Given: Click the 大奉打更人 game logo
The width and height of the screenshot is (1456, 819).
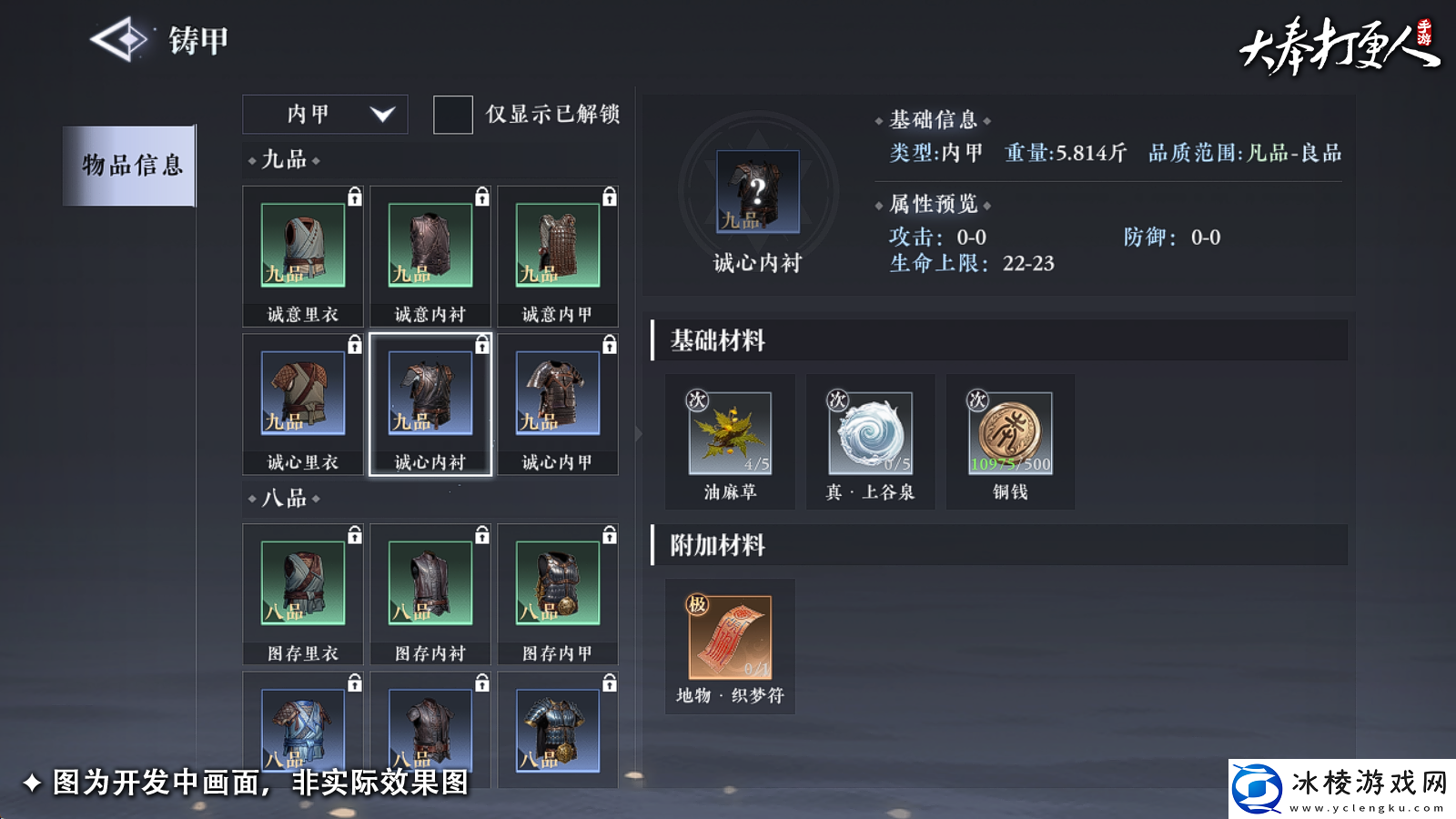Looking at the screenshot, I should pyautogui.click(x=1338, y=45).
